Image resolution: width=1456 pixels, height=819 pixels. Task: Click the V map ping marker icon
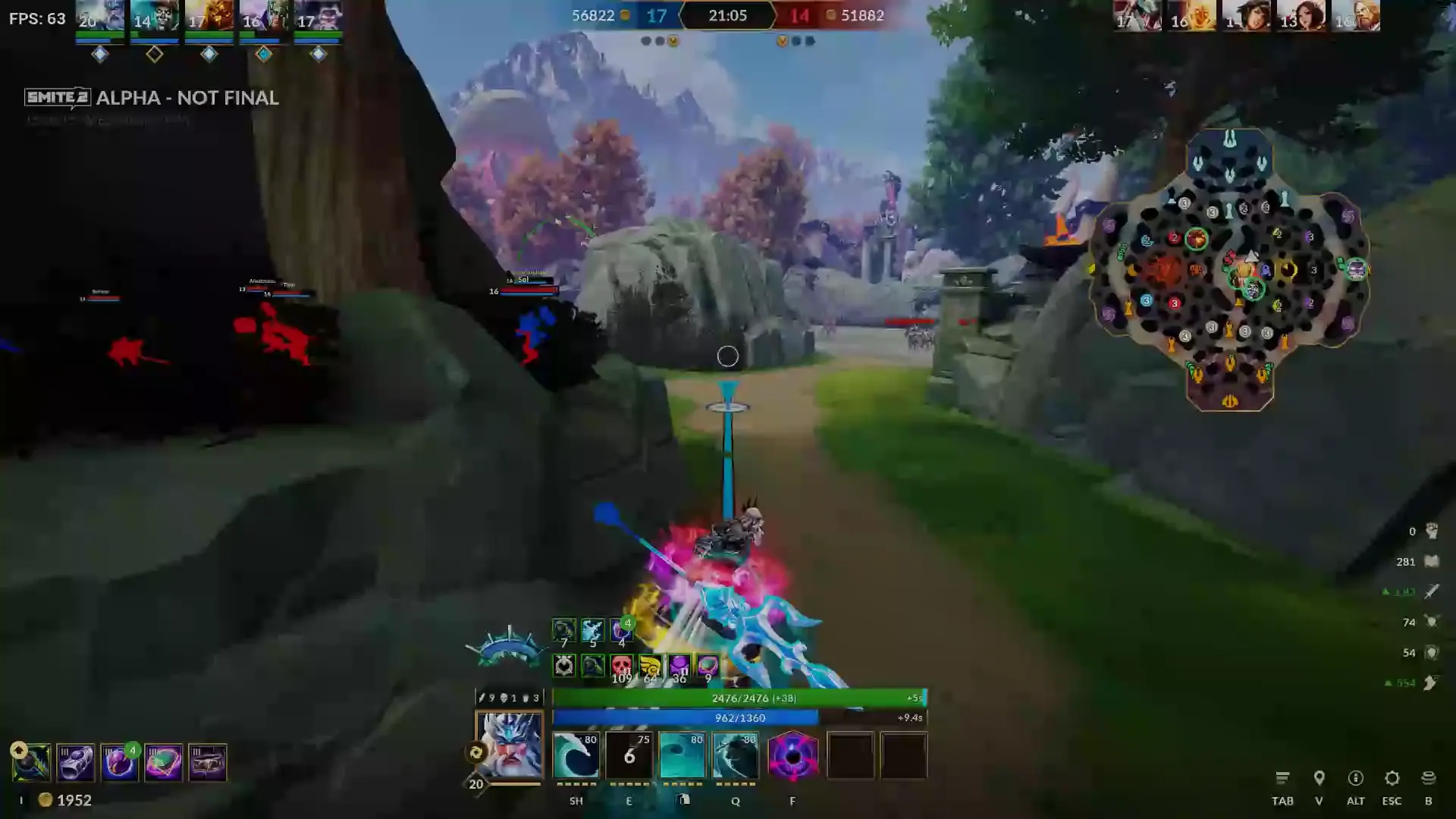pyautogui.click(x=1319, y=778)
